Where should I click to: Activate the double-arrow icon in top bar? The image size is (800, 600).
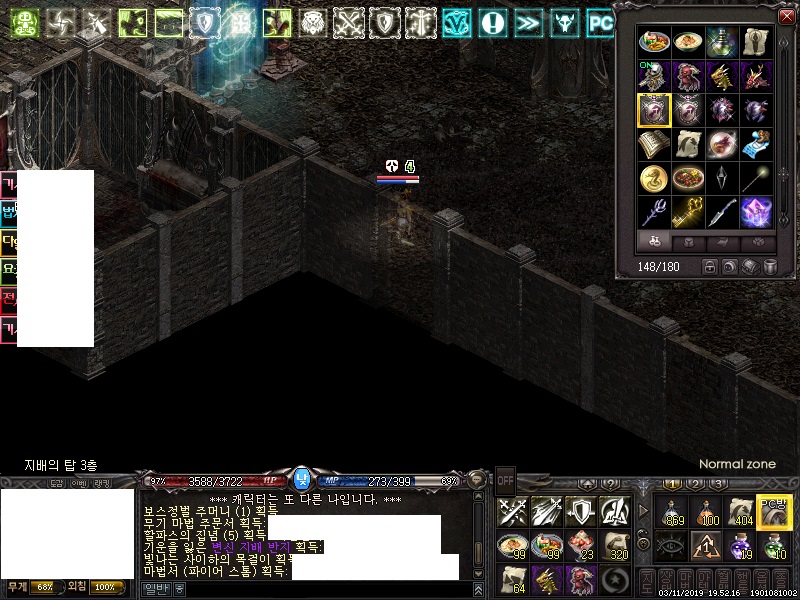click(x=528, y=22)
